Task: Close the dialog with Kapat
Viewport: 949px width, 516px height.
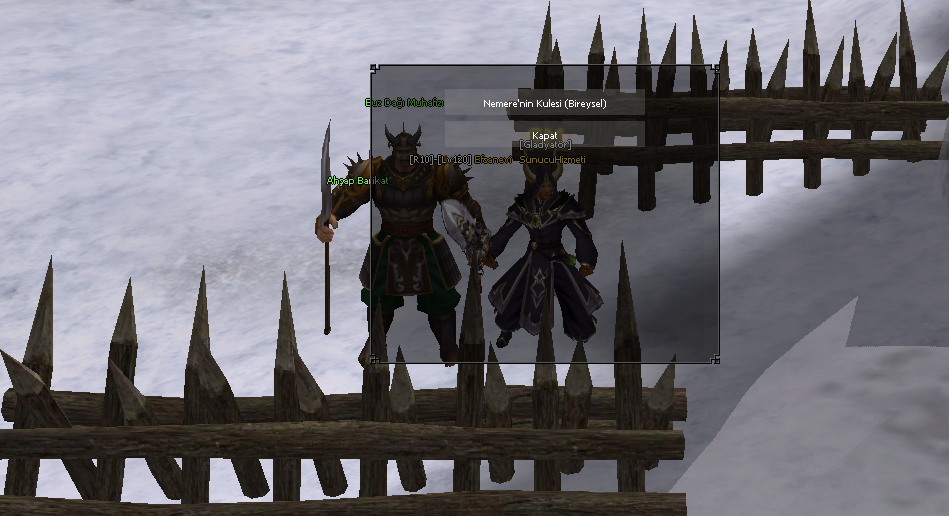Action: click(x=545, y=135)
